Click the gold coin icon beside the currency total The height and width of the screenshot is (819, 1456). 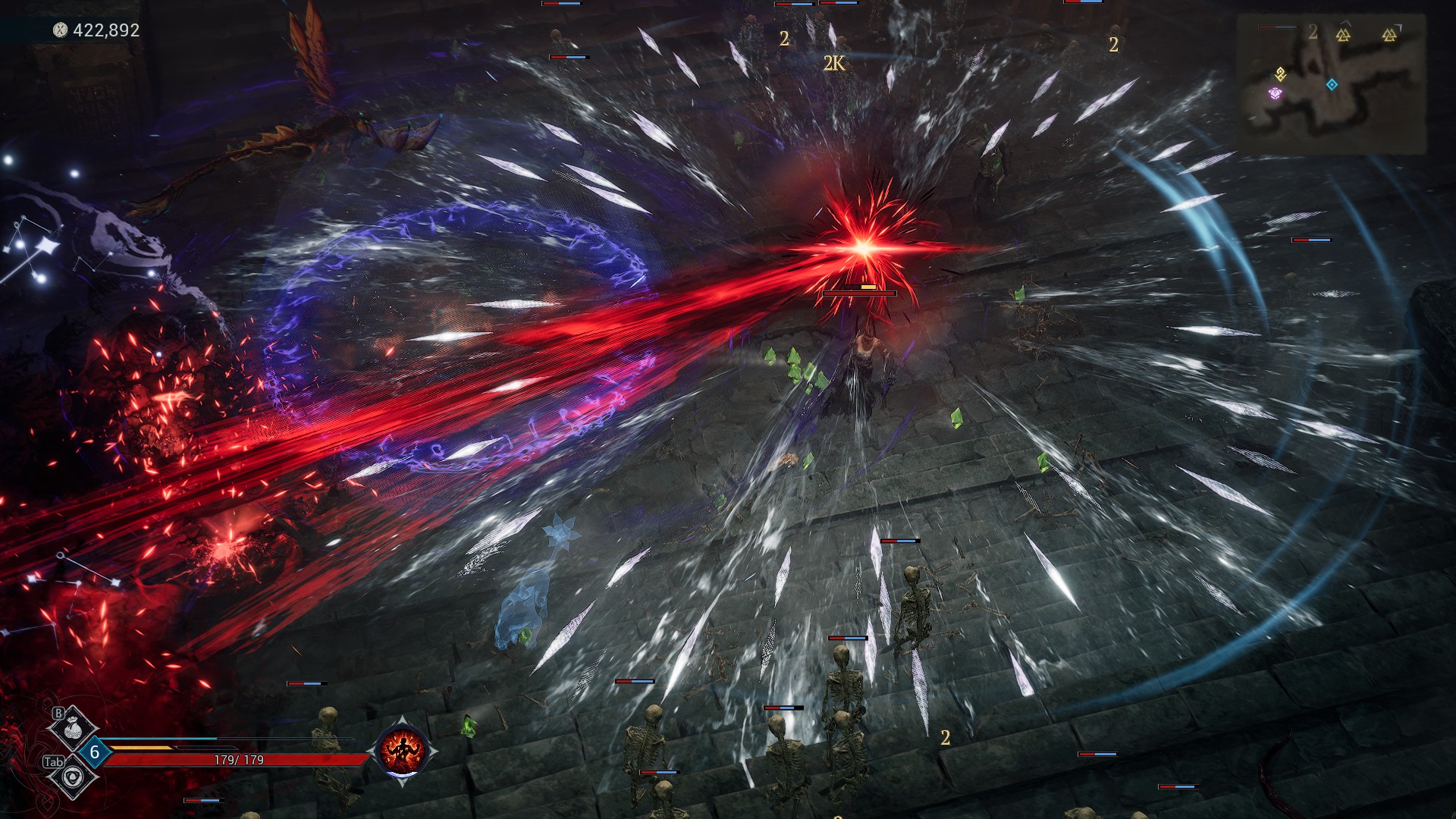59,32
